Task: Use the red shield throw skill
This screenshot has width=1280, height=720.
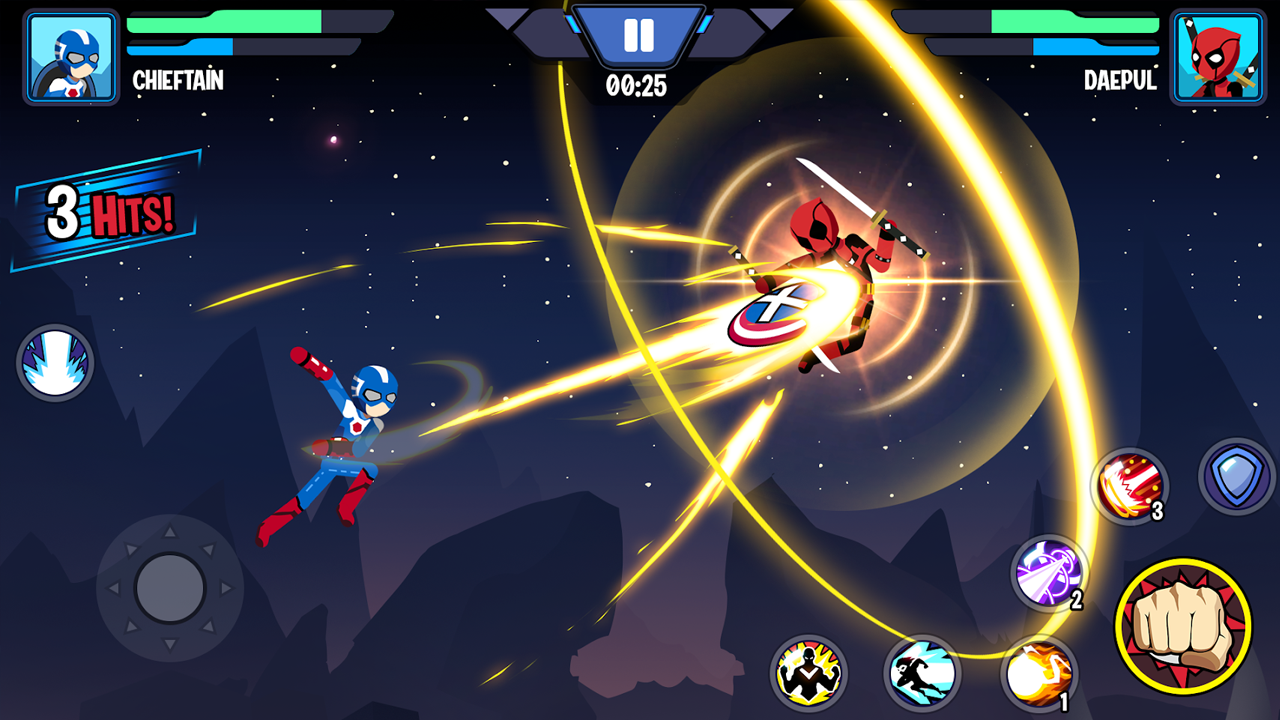Action: (x=1130, y=486)
